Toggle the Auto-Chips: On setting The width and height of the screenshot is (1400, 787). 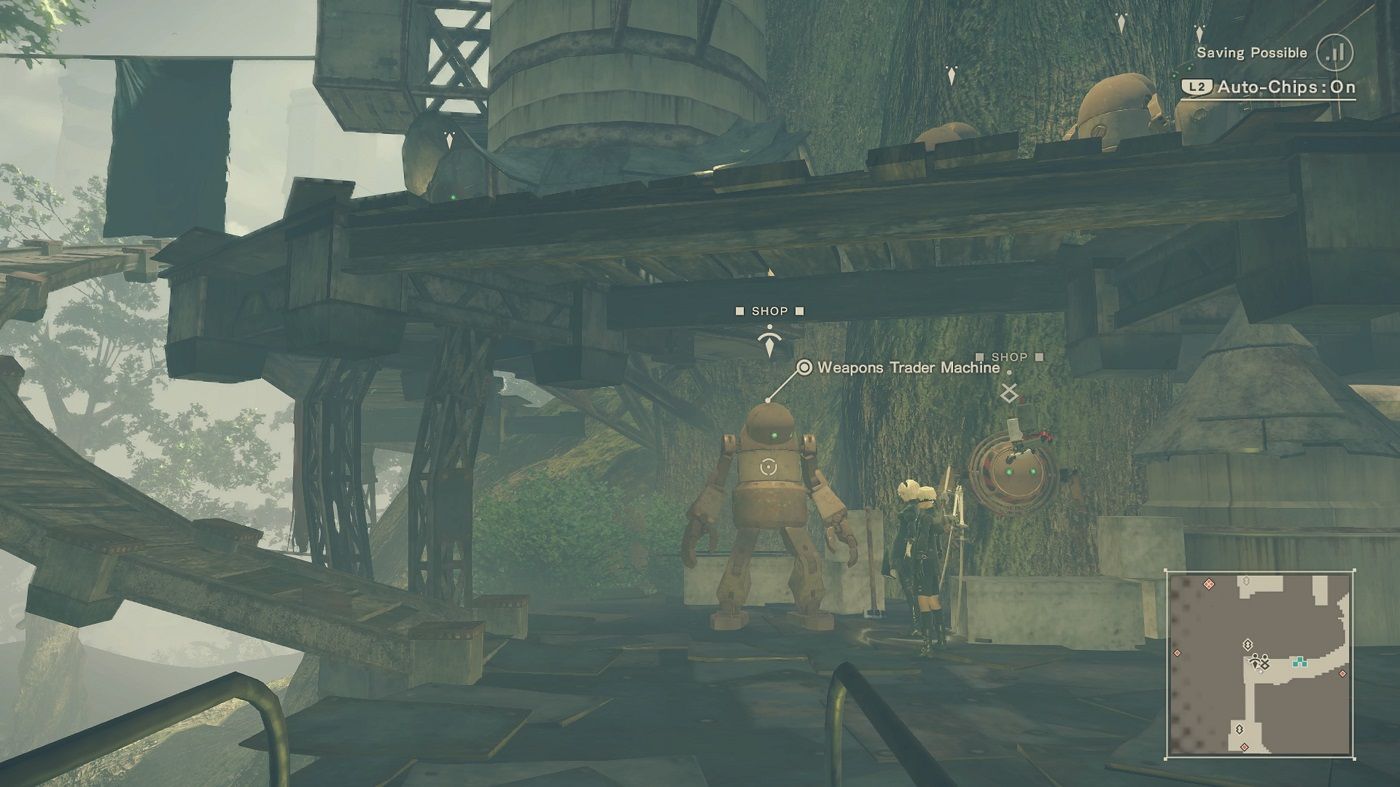1268,87
